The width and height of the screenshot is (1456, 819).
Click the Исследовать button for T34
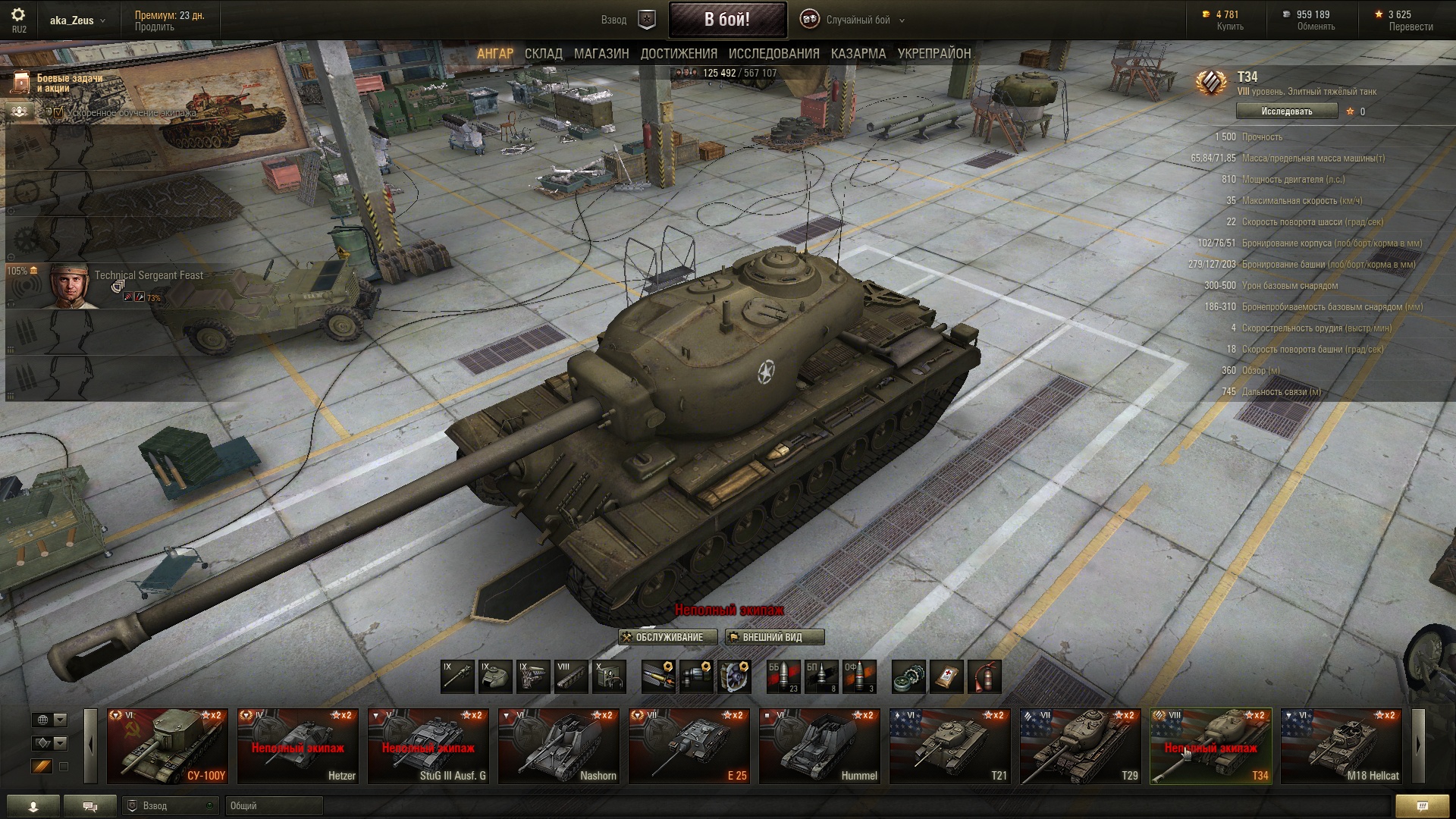point(1286,111)
